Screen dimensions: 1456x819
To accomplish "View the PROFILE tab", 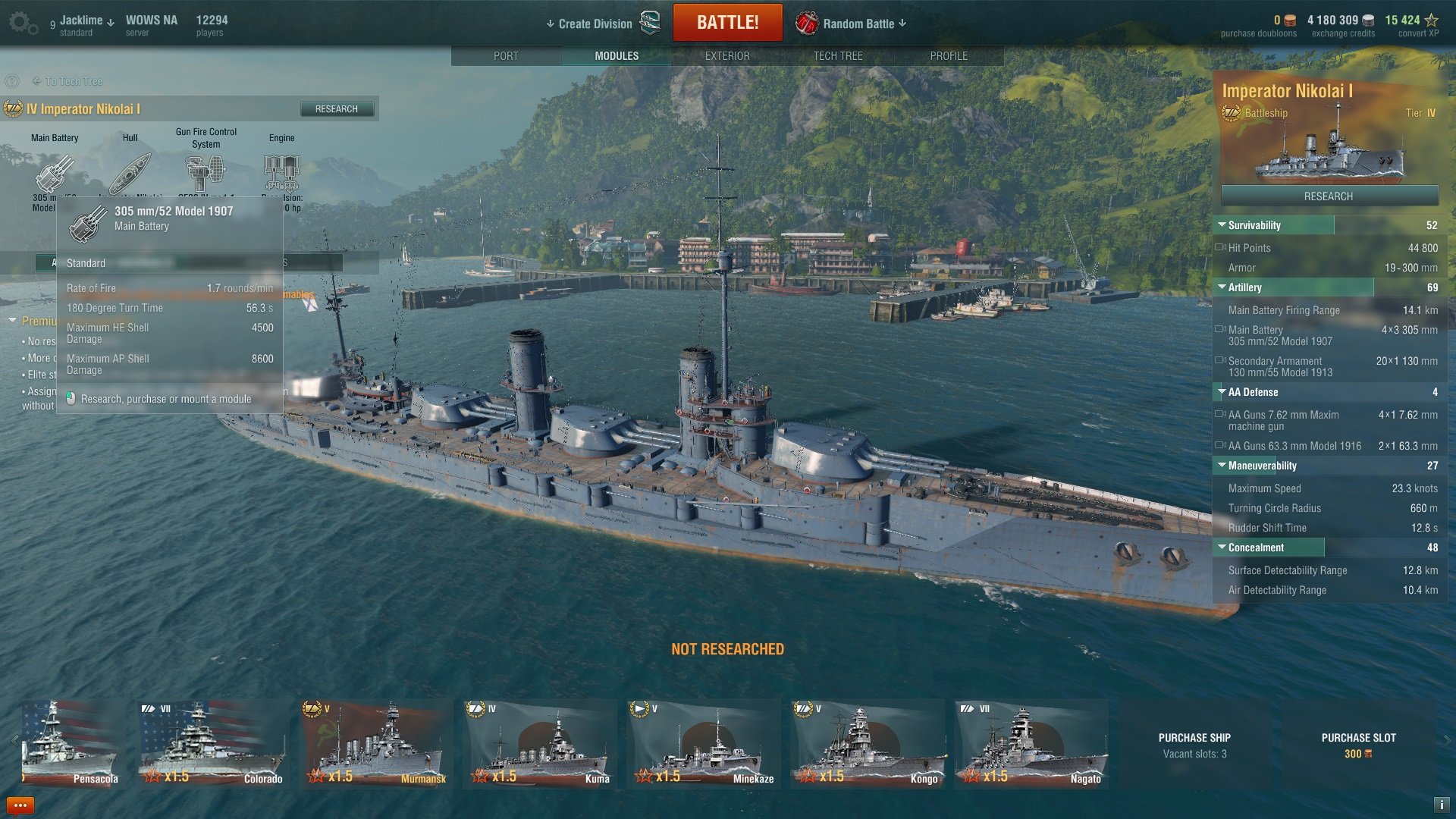I will click(948, 56).
